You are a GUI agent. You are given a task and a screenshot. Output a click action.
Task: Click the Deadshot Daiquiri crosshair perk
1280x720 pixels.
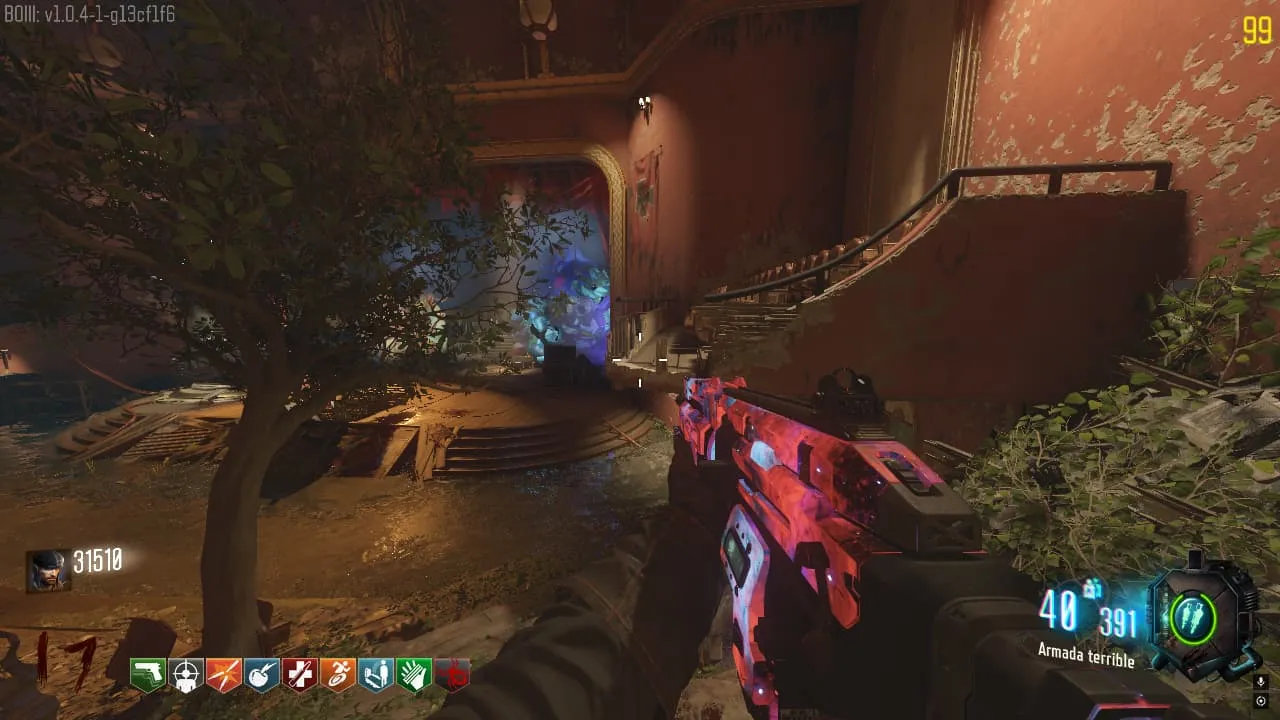[186, 676]
